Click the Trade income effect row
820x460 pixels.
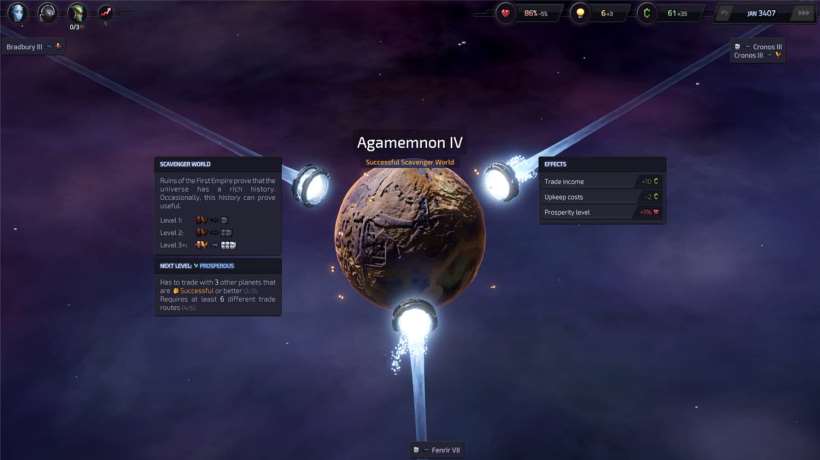click(601, 182)
